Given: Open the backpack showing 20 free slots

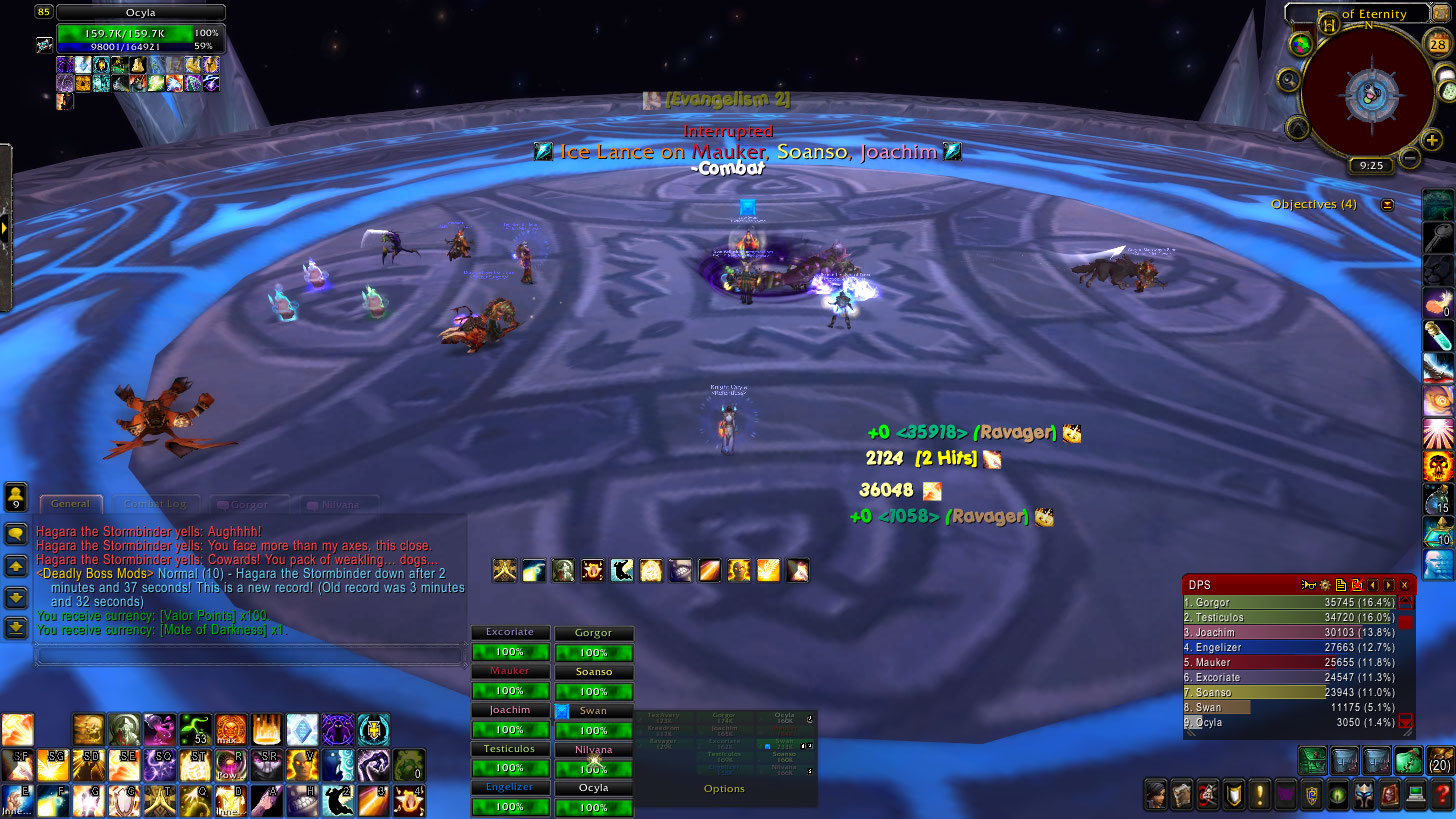Looking at the screenshot, I should pos(1440,760).
